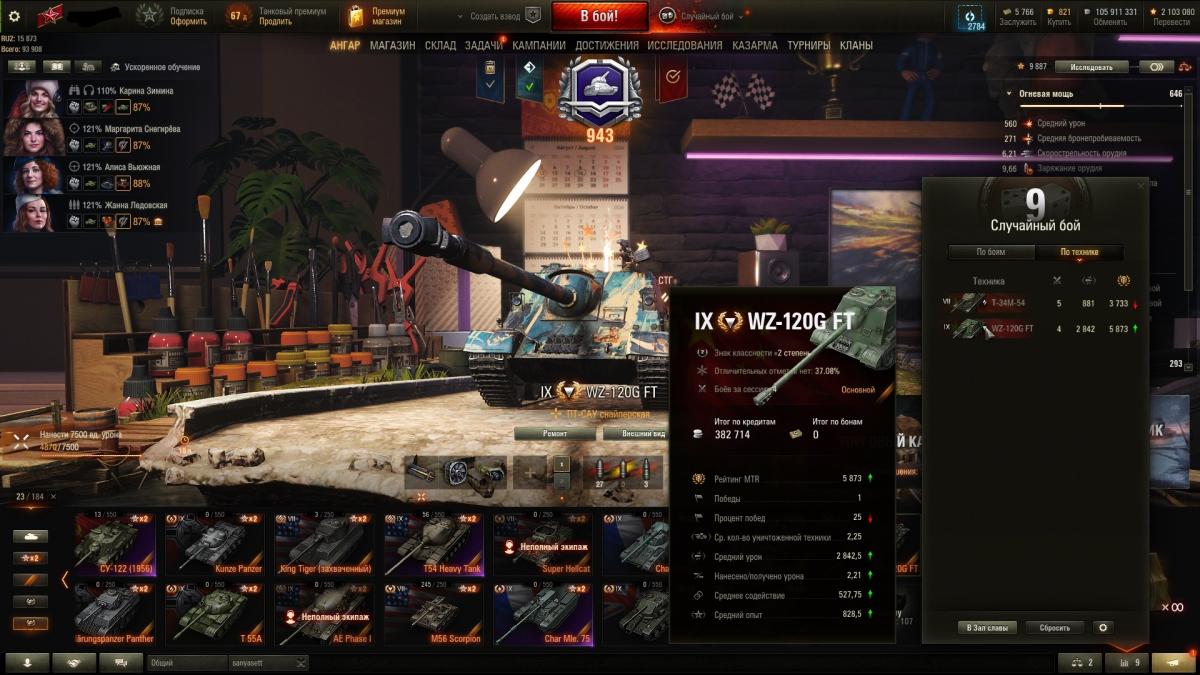Viewport: 1200px width, 675px height.
Task: Start battle with the red В бой! button
Action: tap(599, 16)
